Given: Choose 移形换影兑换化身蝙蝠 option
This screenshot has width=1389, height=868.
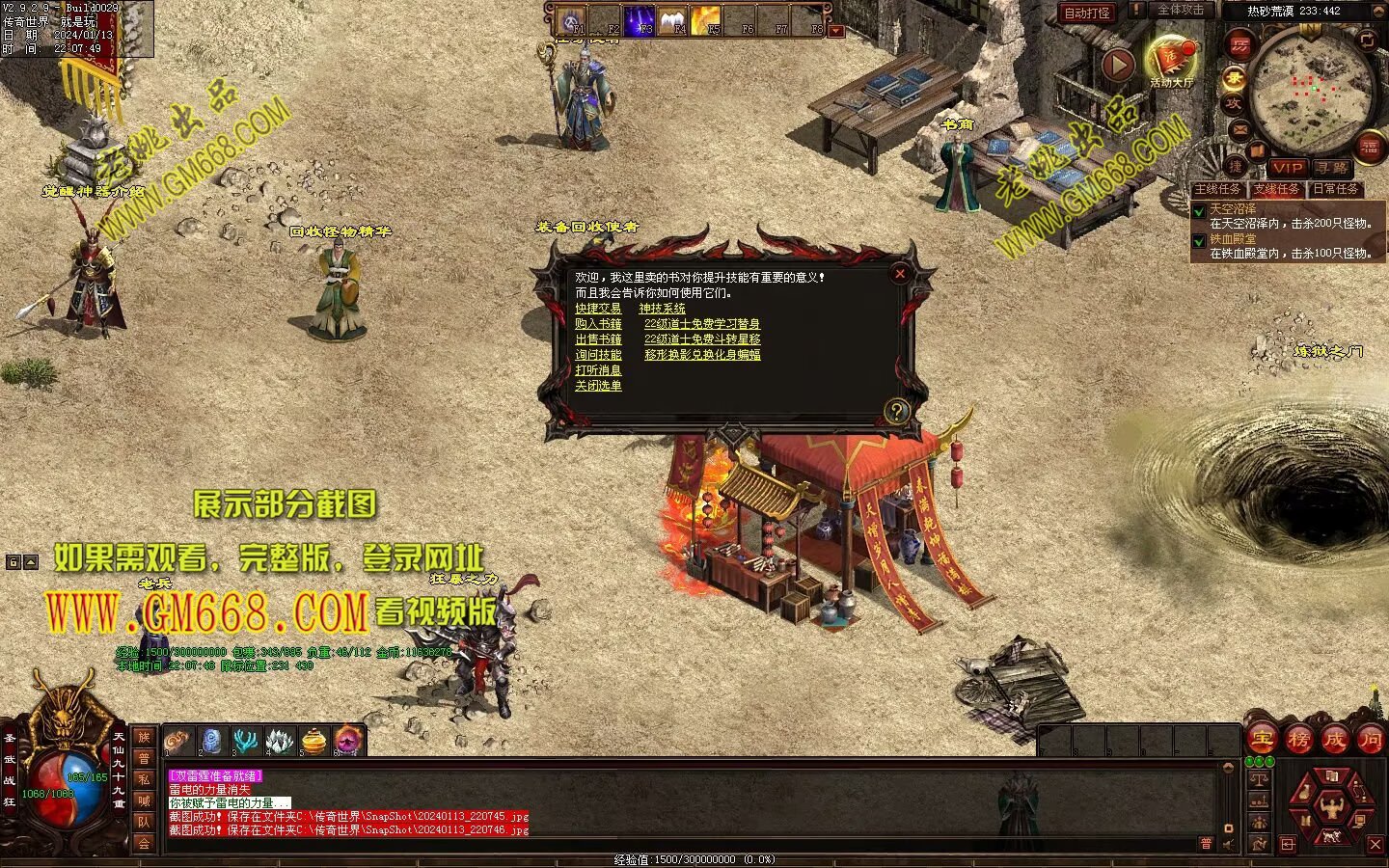Looking at the screenshot, I should coord(702,355).
